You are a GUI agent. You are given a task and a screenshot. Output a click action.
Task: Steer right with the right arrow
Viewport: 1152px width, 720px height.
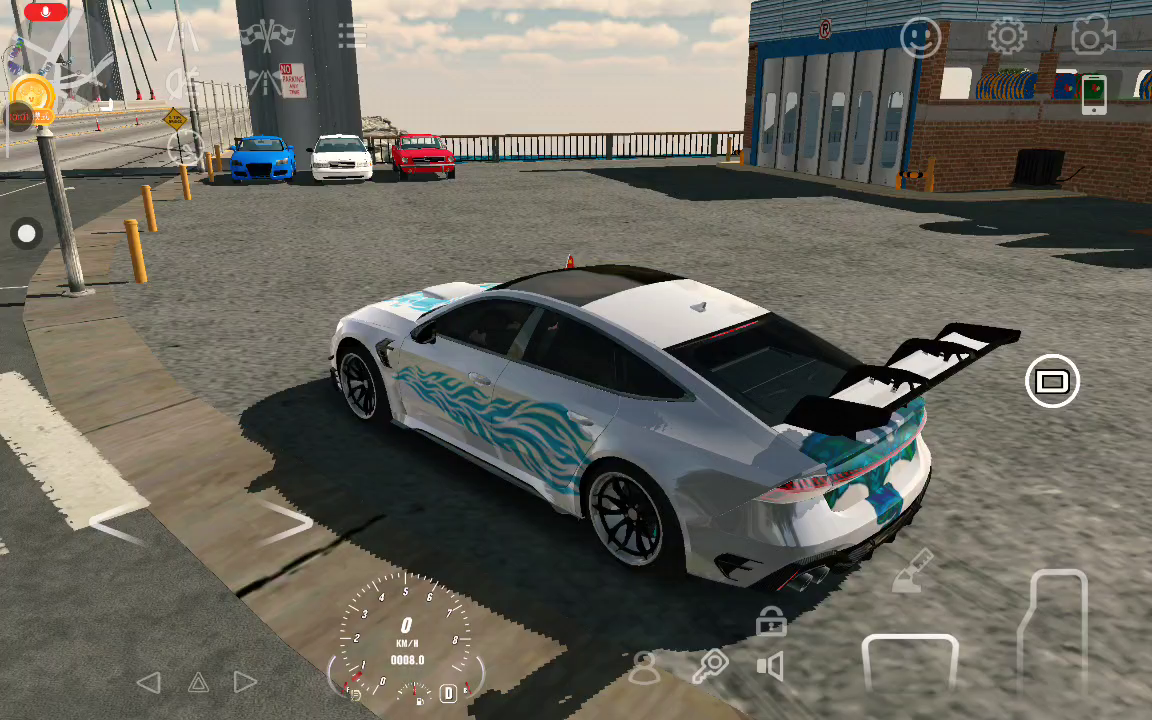pyautogui.click(x=287, y=522)
